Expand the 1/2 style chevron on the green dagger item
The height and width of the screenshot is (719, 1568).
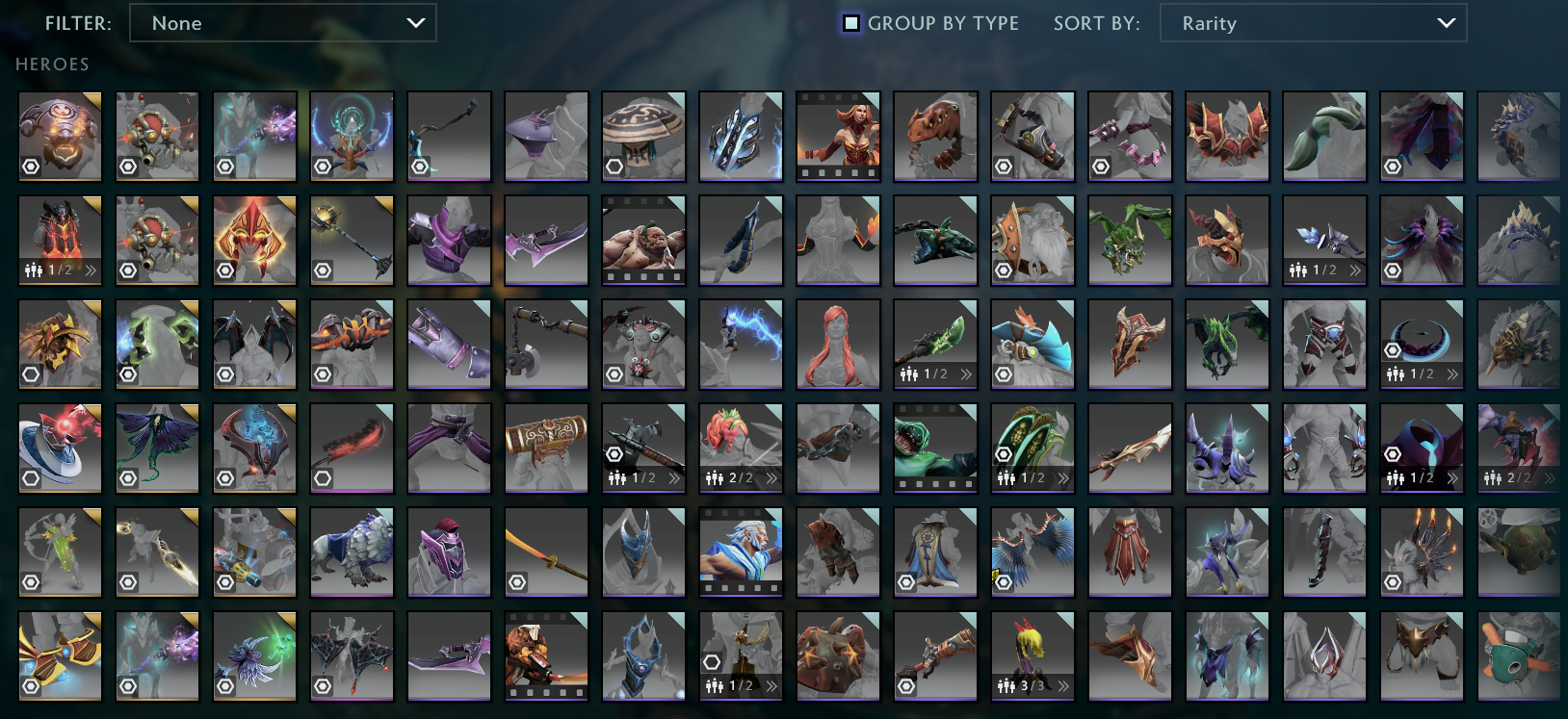coord(964,374)
